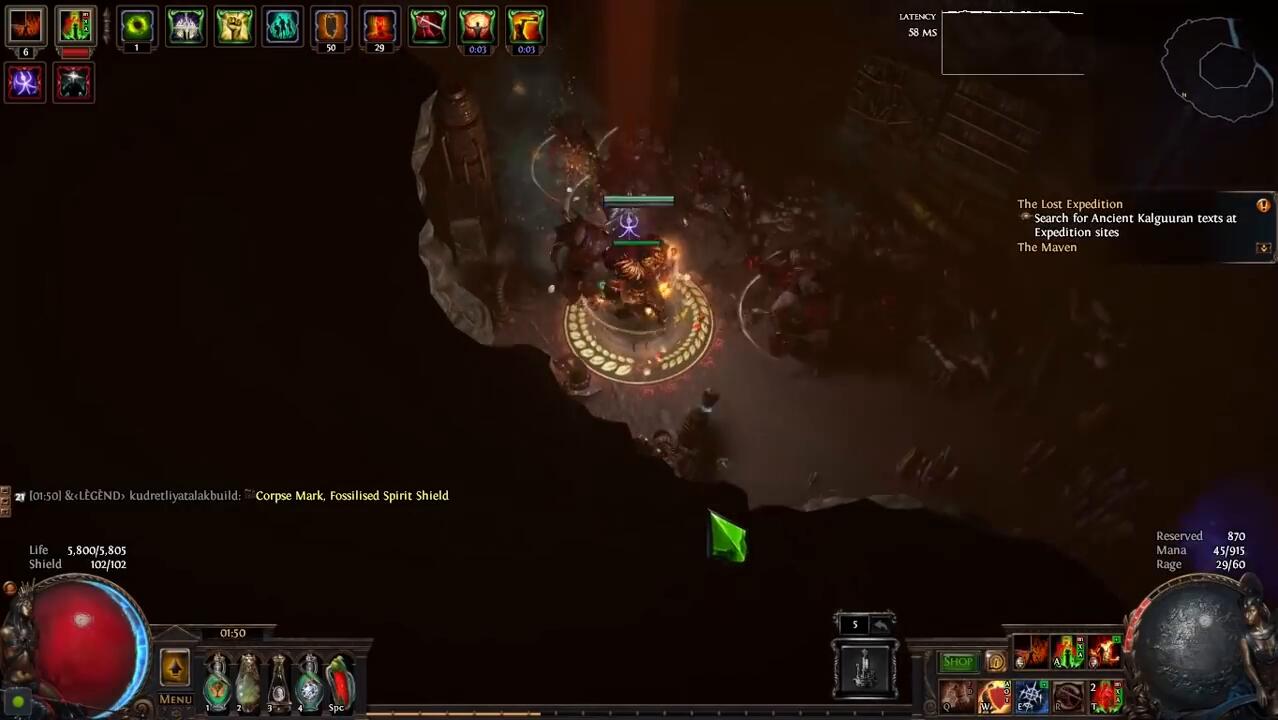Open the game Menu button

175,699
